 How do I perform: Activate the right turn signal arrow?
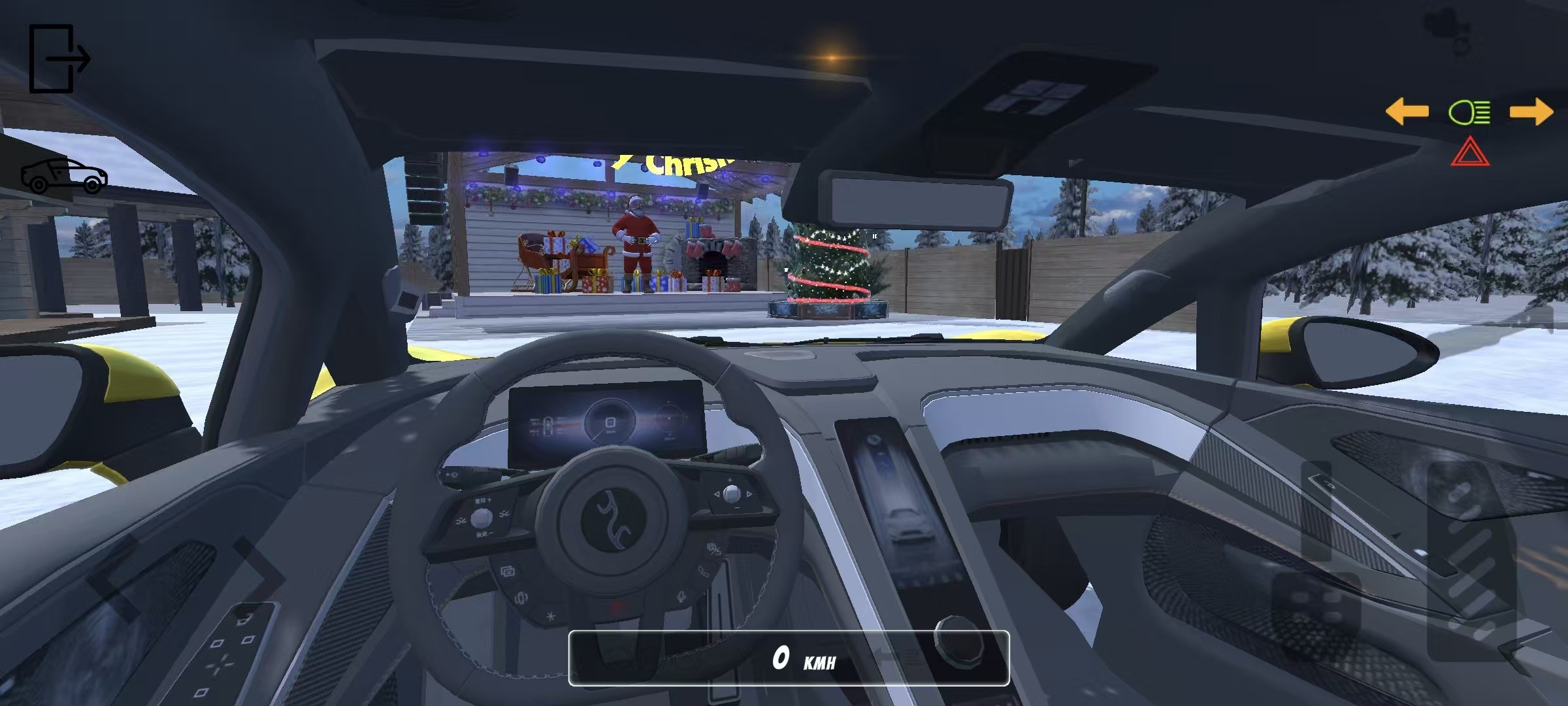tap(1531, 112)
